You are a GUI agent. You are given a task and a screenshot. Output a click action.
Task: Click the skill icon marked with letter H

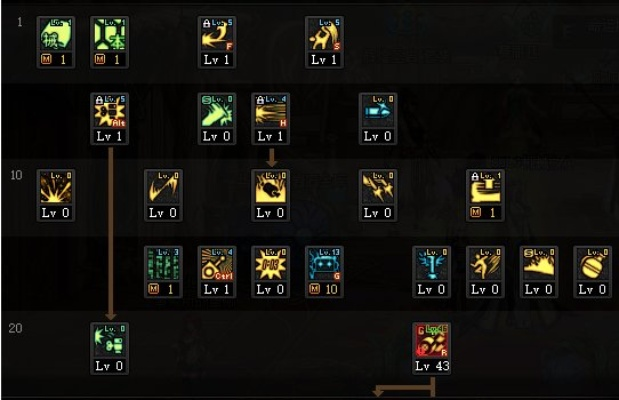point(270,111)
